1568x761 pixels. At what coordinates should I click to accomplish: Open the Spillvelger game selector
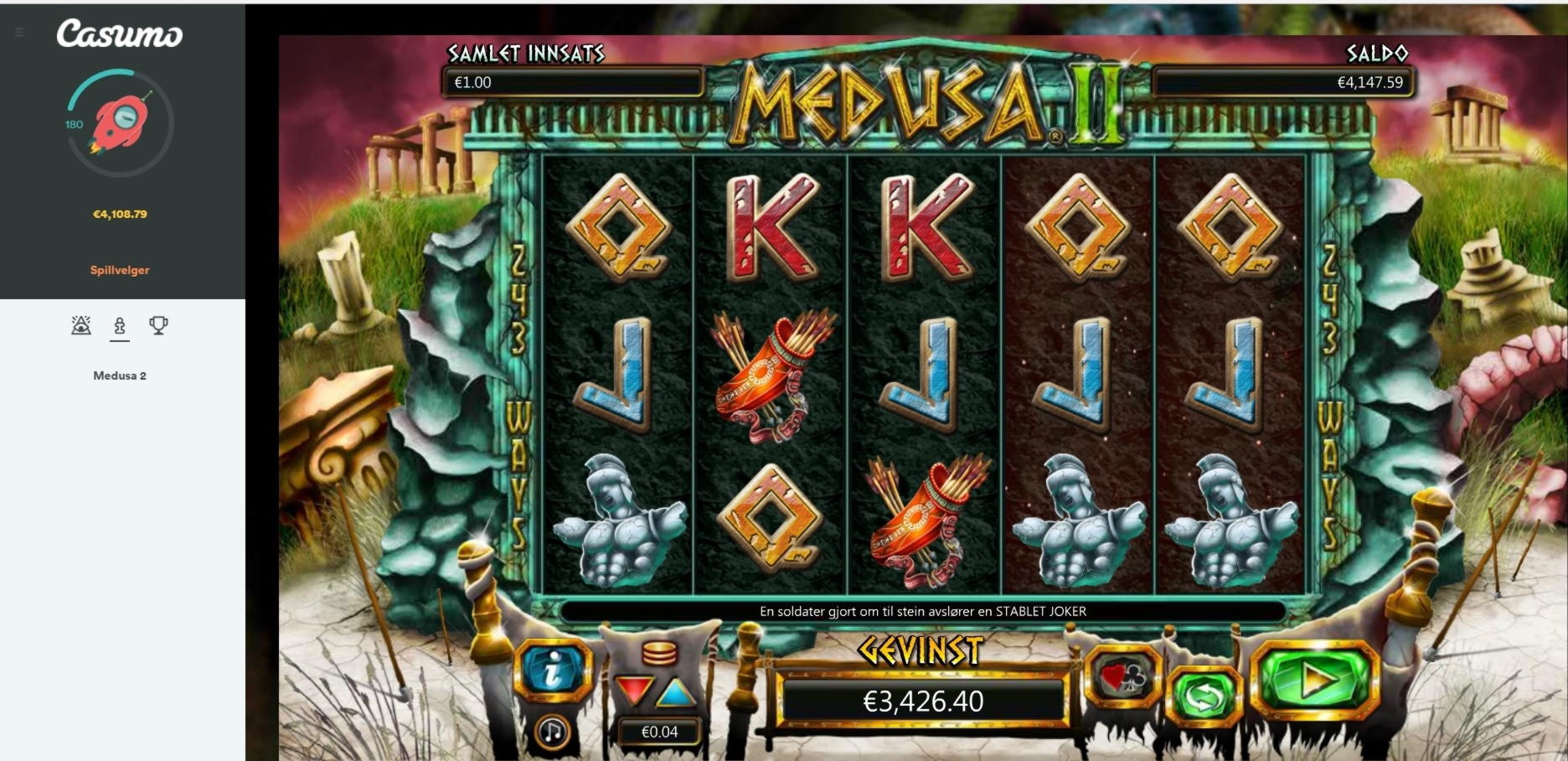pos(120,270)
